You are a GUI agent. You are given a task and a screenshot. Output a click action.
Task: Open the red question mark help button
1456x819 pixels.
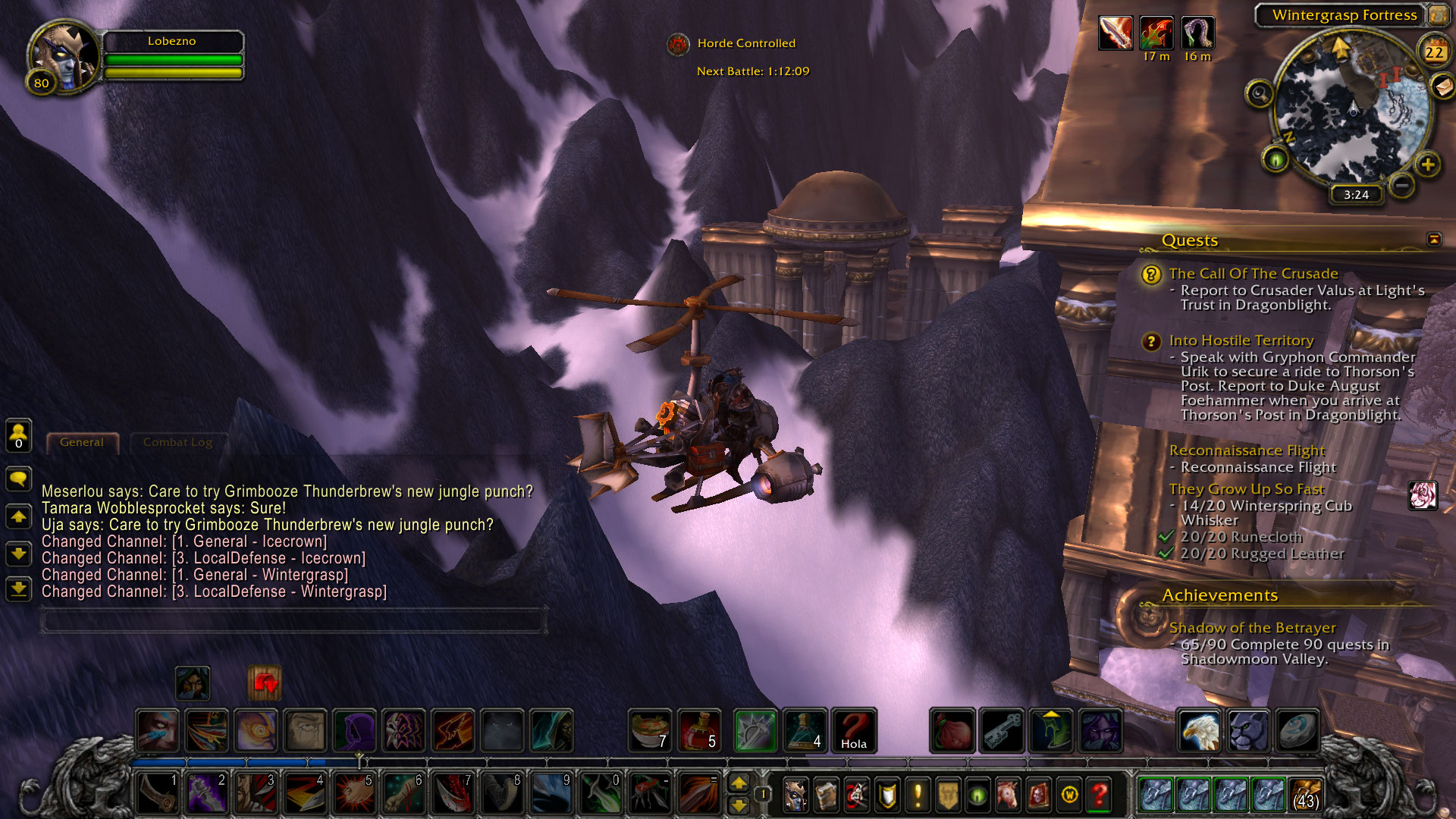pyautogui.click(x=1099, y=795)
